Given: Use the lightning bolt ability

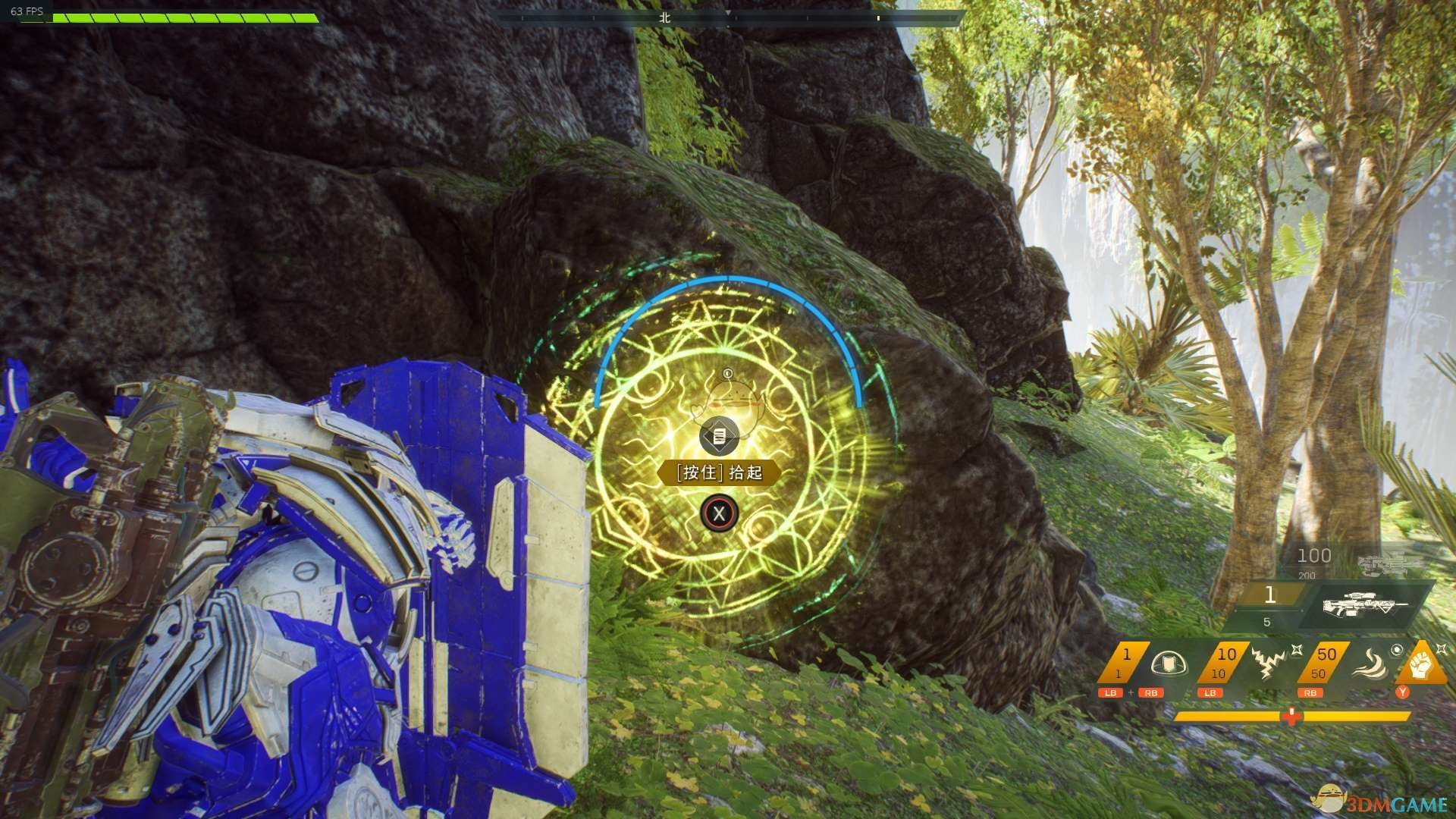Looking at the screenshot, I should [1266, 664].
